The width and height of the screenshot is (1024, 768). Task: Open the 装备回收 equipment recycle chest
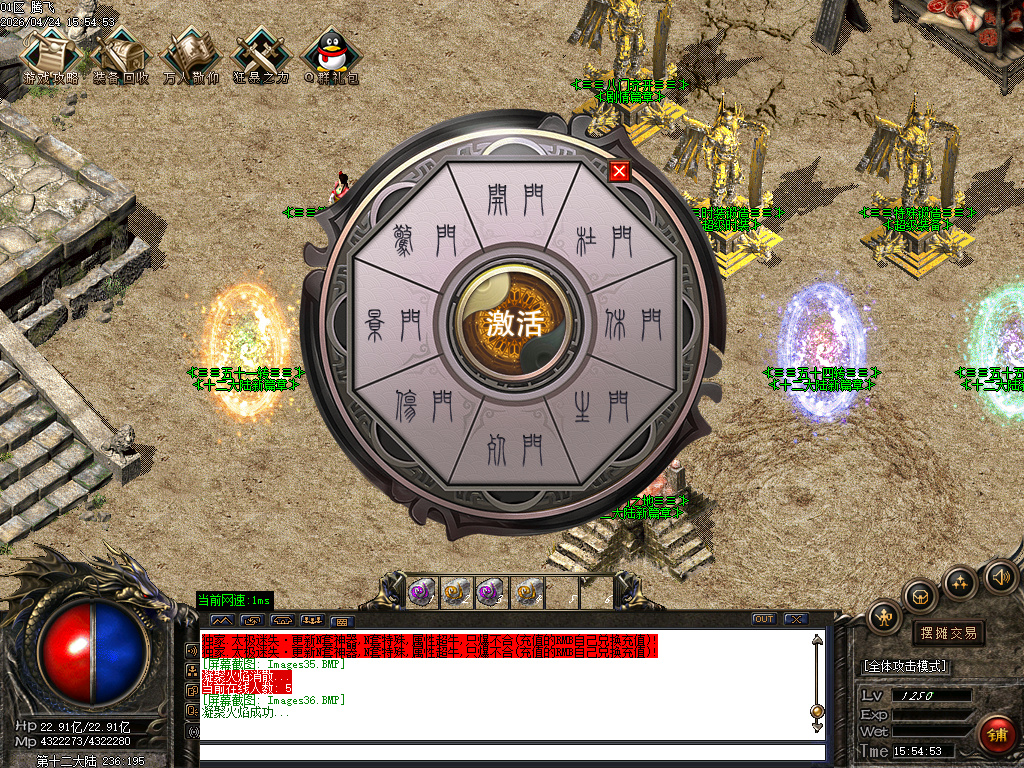(120, 55)
